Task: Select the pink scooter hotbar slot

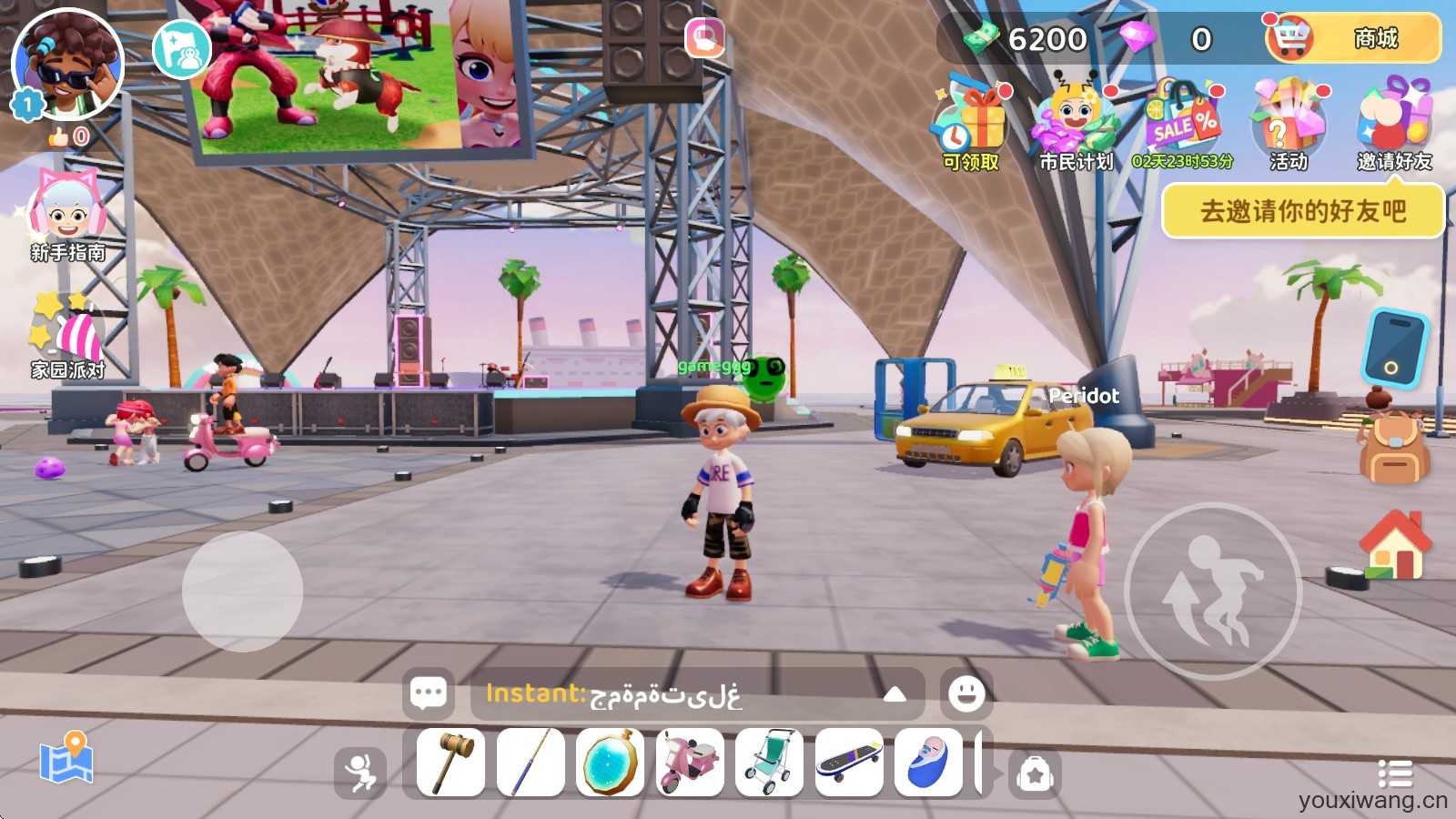Action: 690,763
